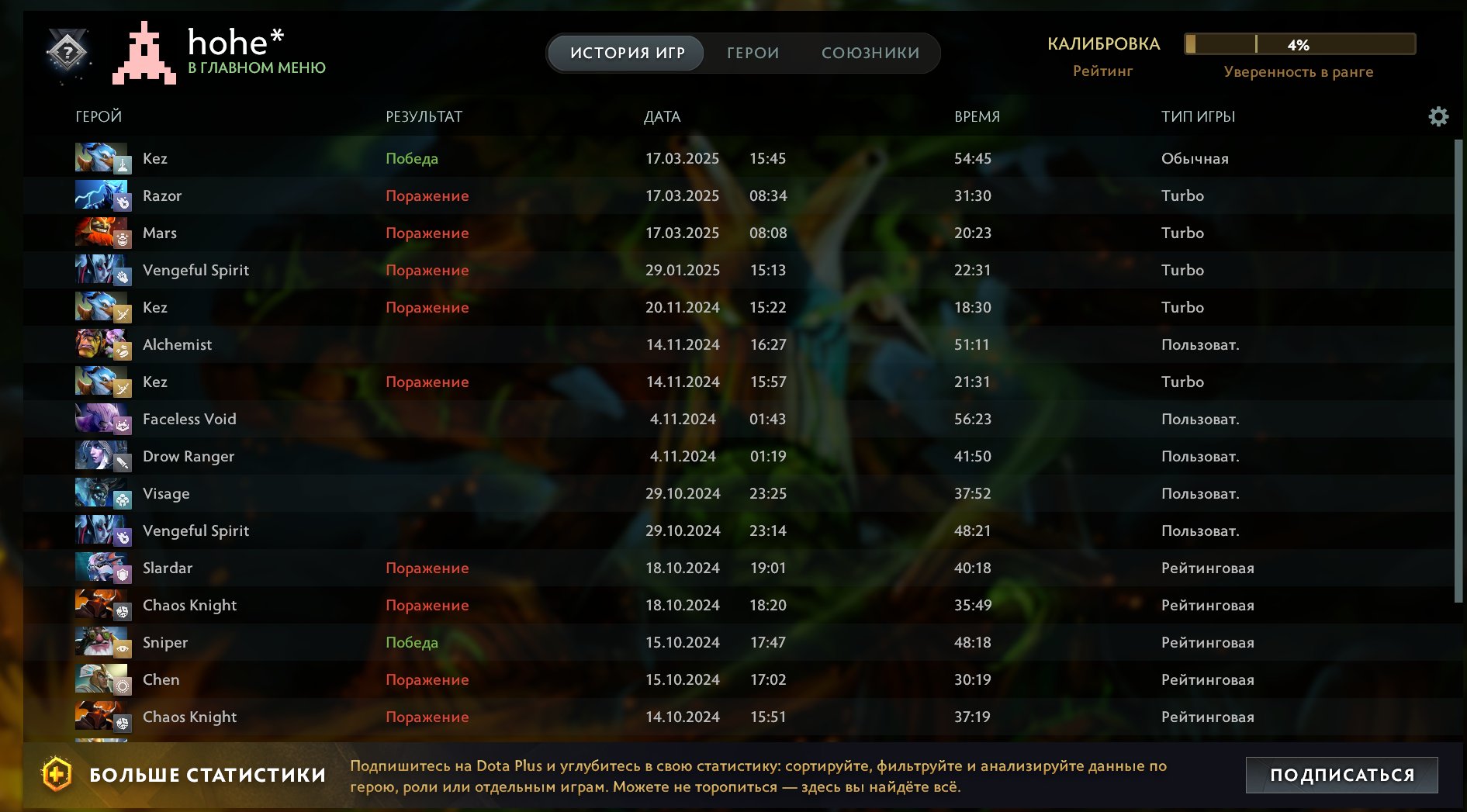1467x812 pixels.
Task: Select the Kez portrait in the top row
Action: [x=102, y=158]
